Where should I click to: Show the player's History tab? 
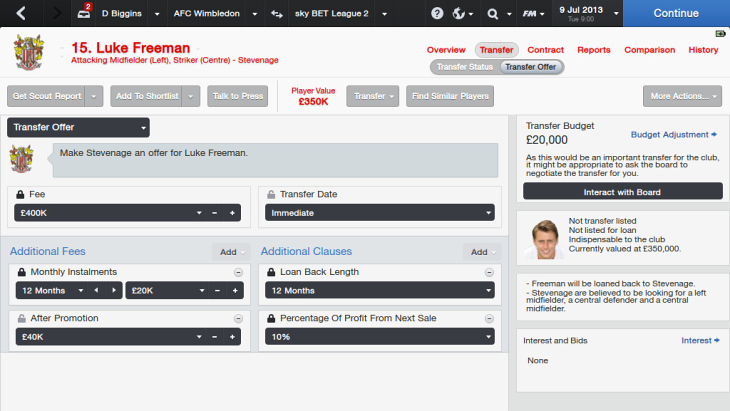pyautogui.click(x=703, y=50)
